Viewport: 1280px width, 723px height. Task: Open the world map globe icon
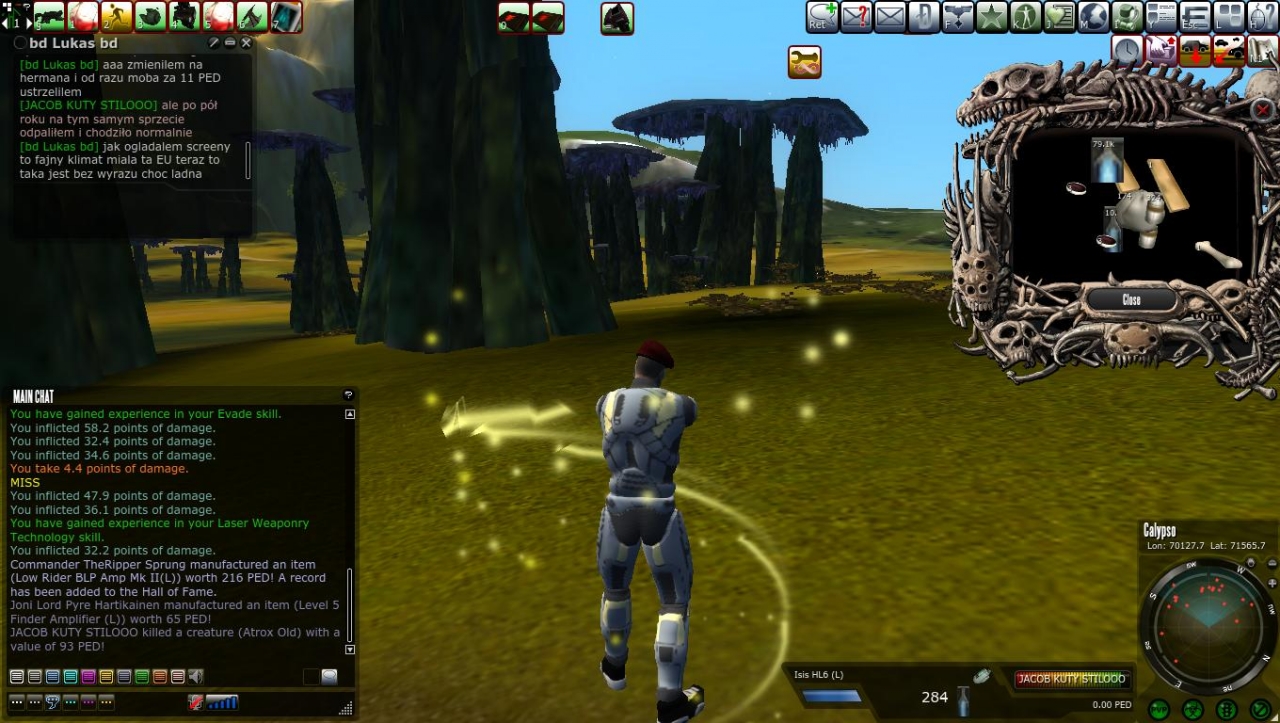1093,17
